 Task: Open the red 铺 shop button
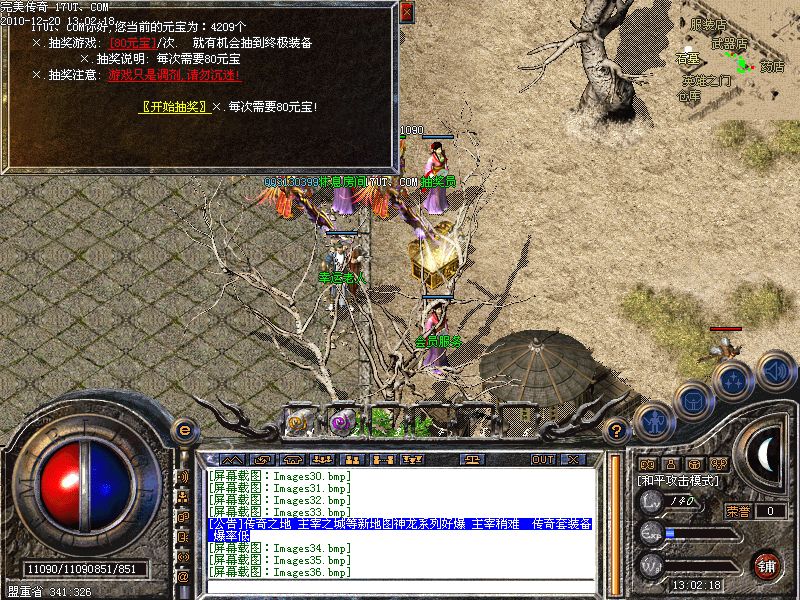click(767, 564)
